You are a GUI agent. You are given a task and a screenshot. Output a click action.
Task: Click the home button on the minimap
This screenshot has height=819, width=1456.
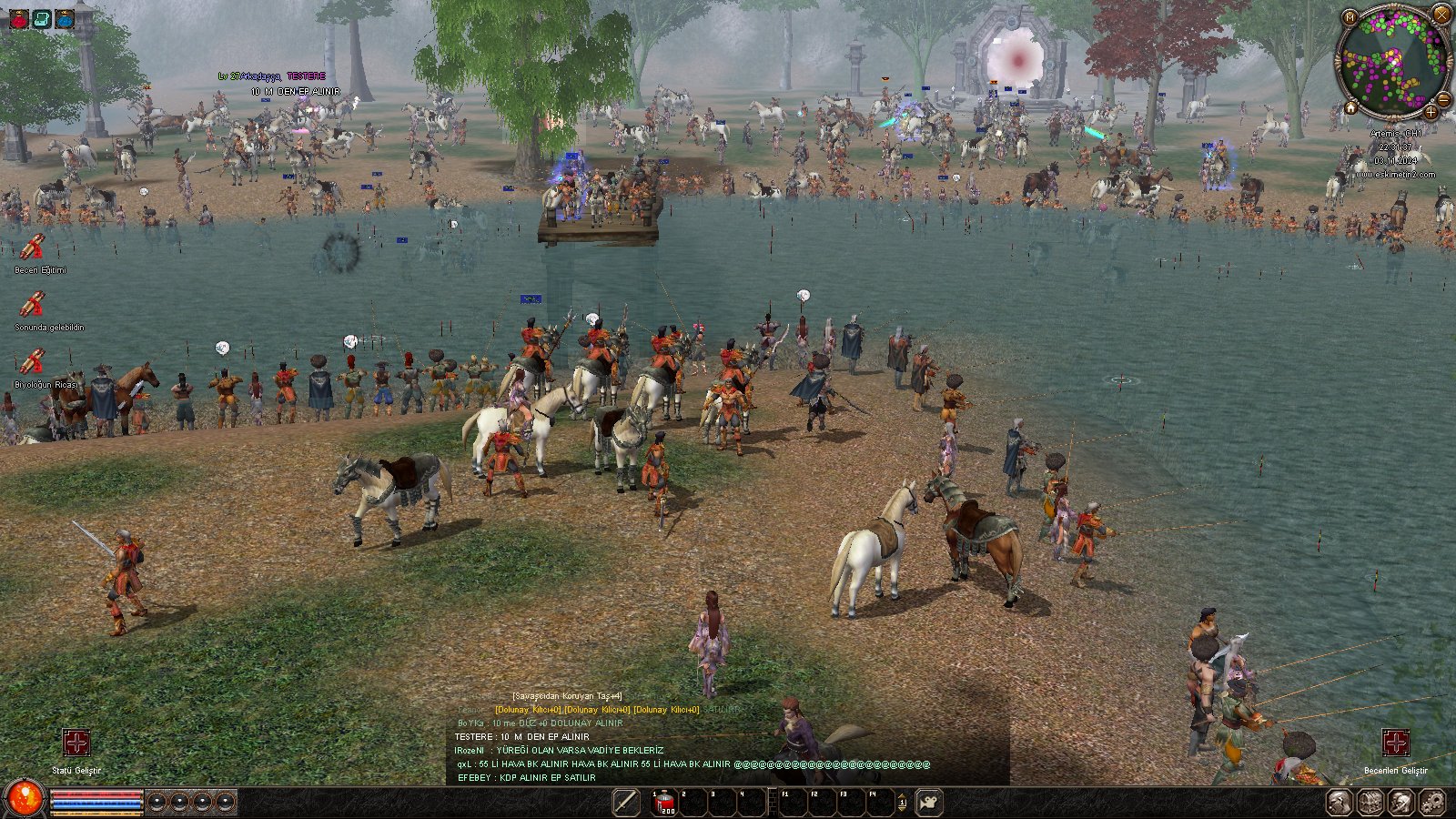click(x=1351, y=108)
